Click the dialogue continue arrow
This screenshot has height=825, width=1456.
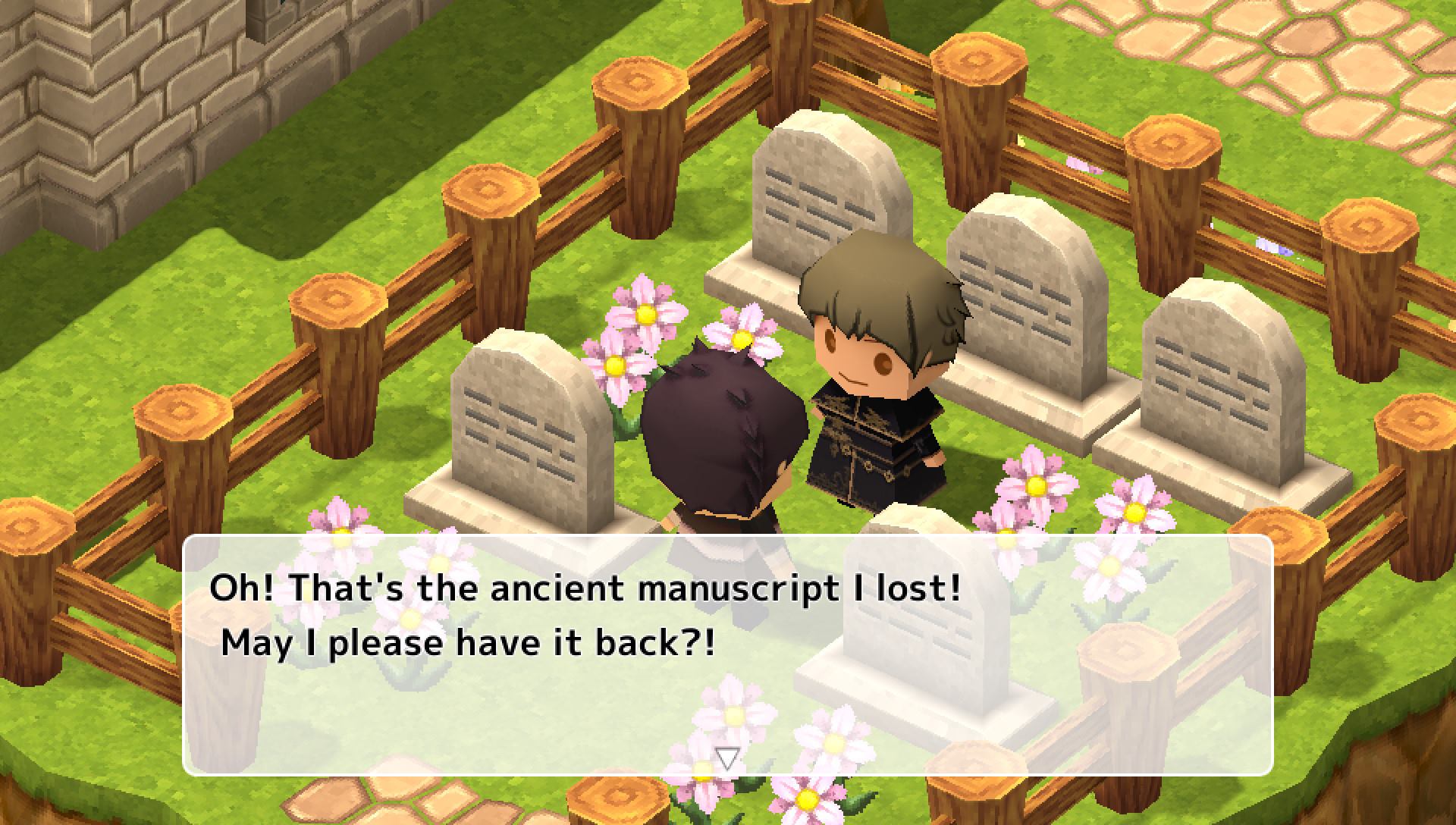pyautogui.click(x=727, y=758)
